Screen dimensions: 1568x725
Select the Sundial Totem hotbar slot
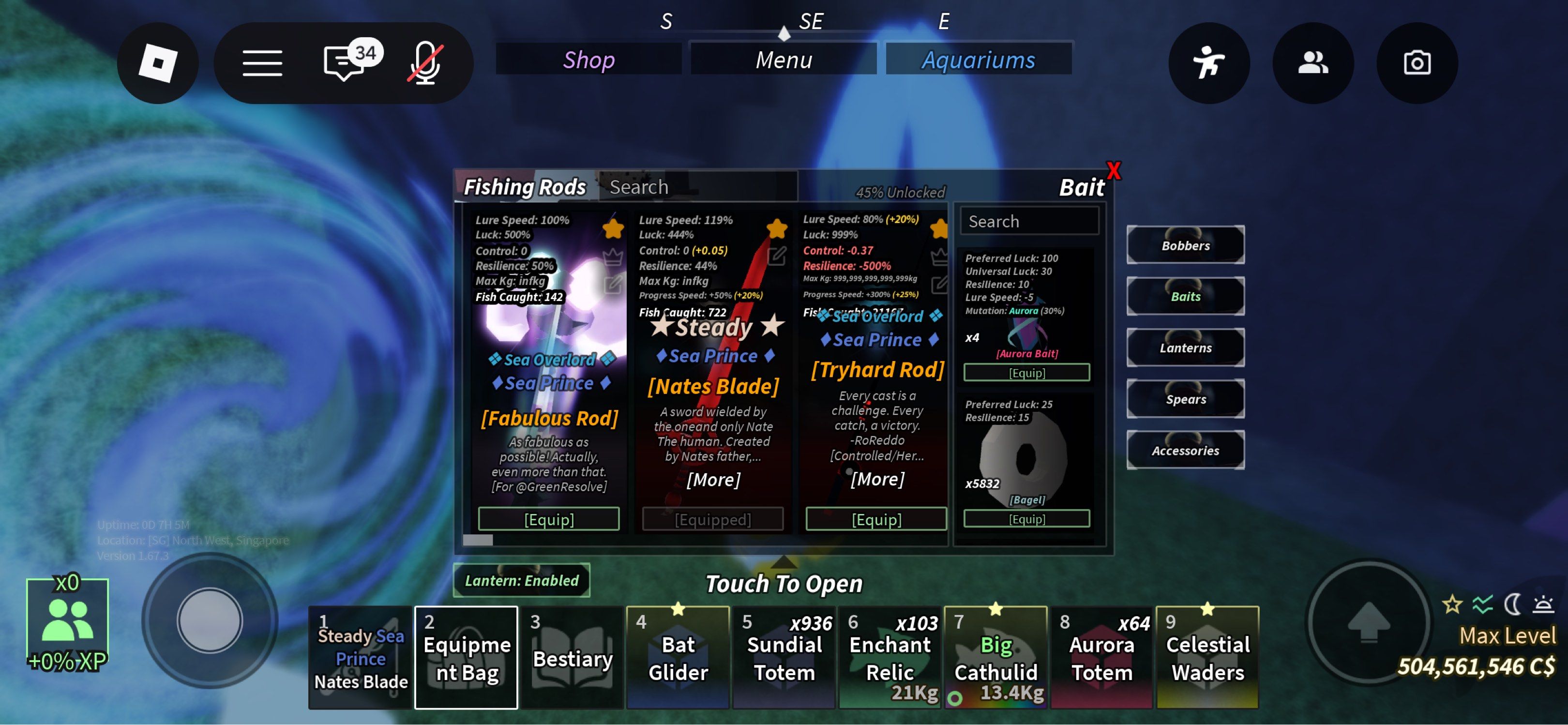pos(784,657)
